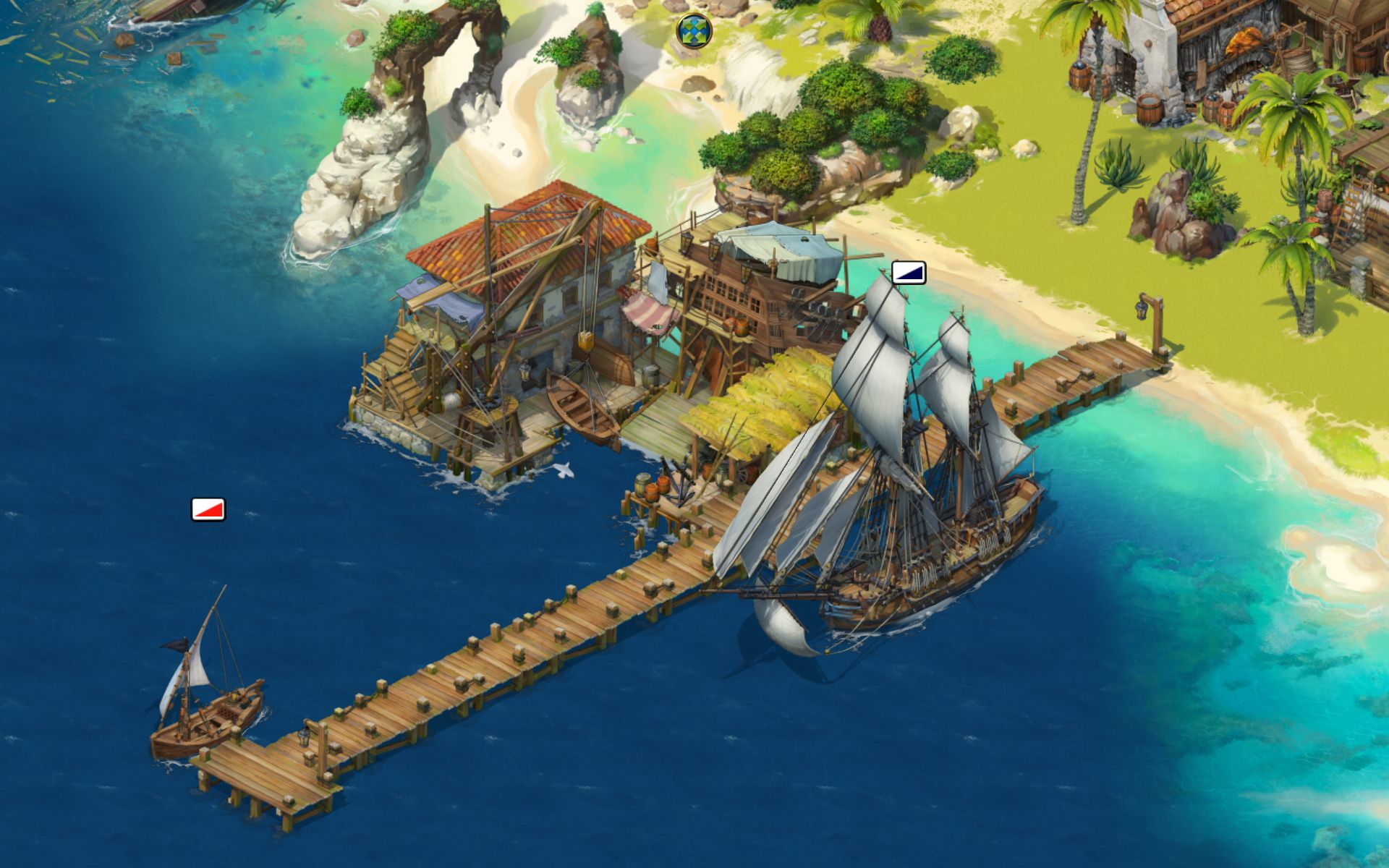
Task: Click the wooden crane pulley at the shipyard
Action: (587, 340)
